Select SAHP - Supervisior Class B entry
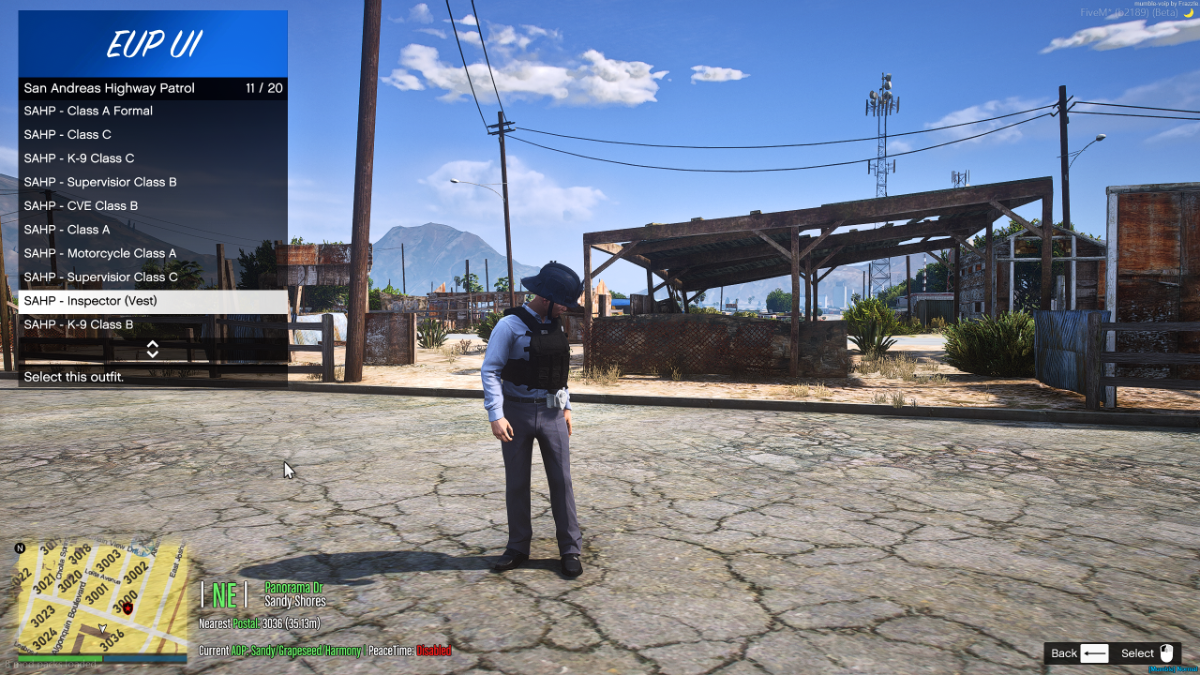 point(152,182)
